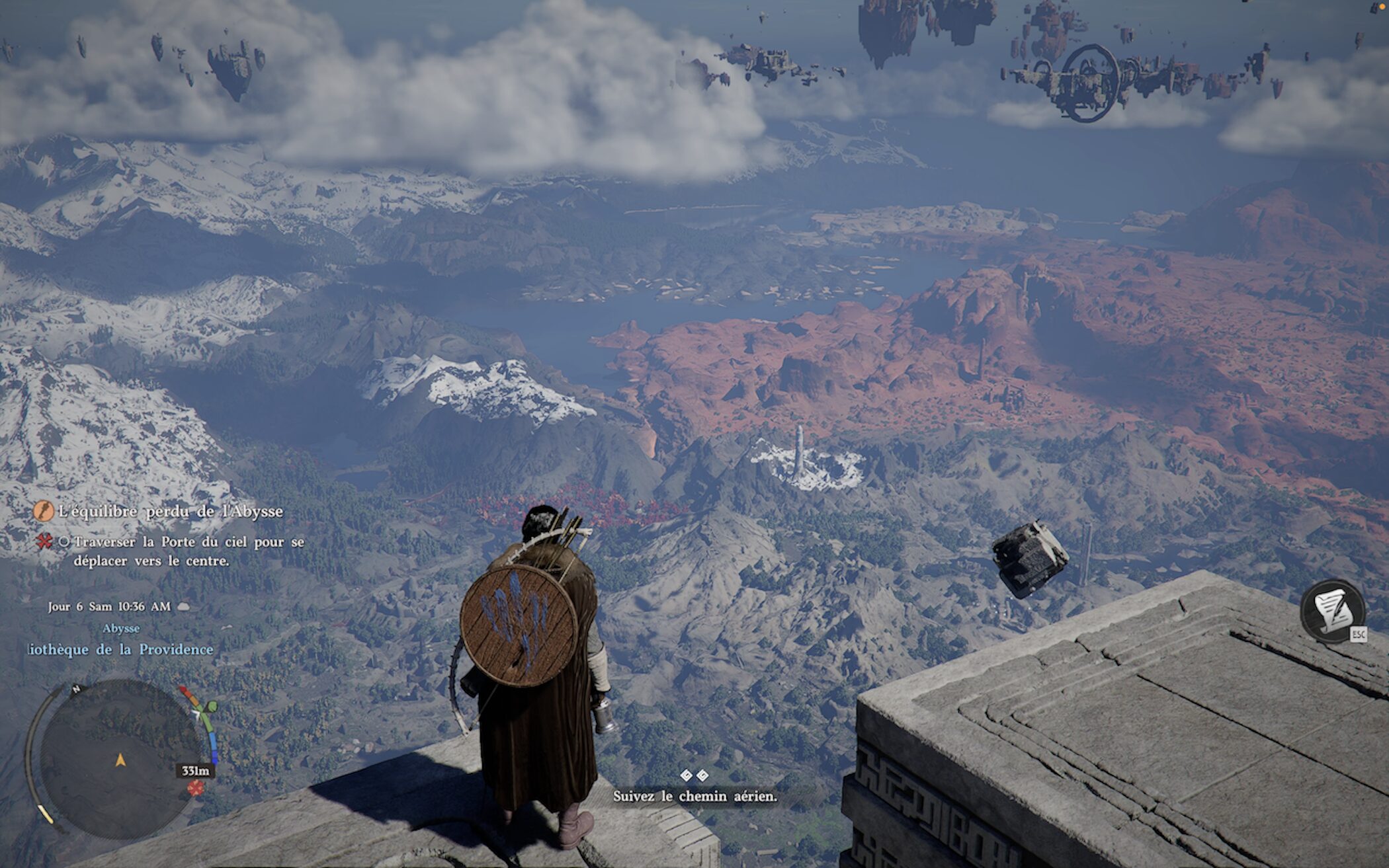
Task: Select the quest title L'équilibre perdu de l'Abysse
Action: point(171,511)
